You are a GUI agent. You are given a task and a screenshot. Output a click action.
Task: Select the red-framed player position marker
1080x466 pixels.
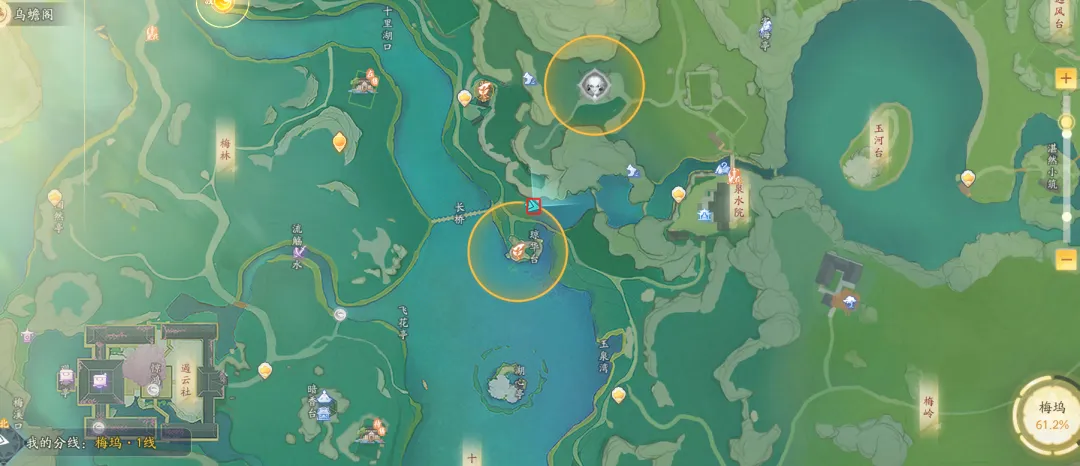click(535, 206)
